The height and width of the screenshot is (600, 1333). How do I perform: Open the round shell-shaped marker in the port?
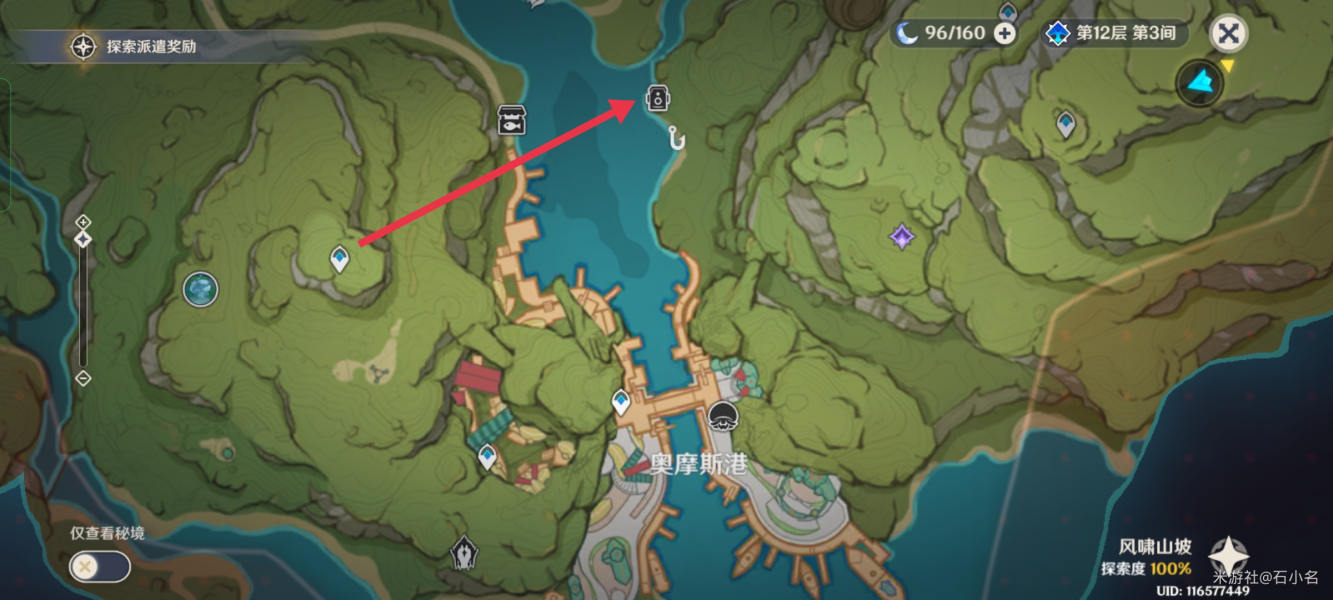(722, 417)
